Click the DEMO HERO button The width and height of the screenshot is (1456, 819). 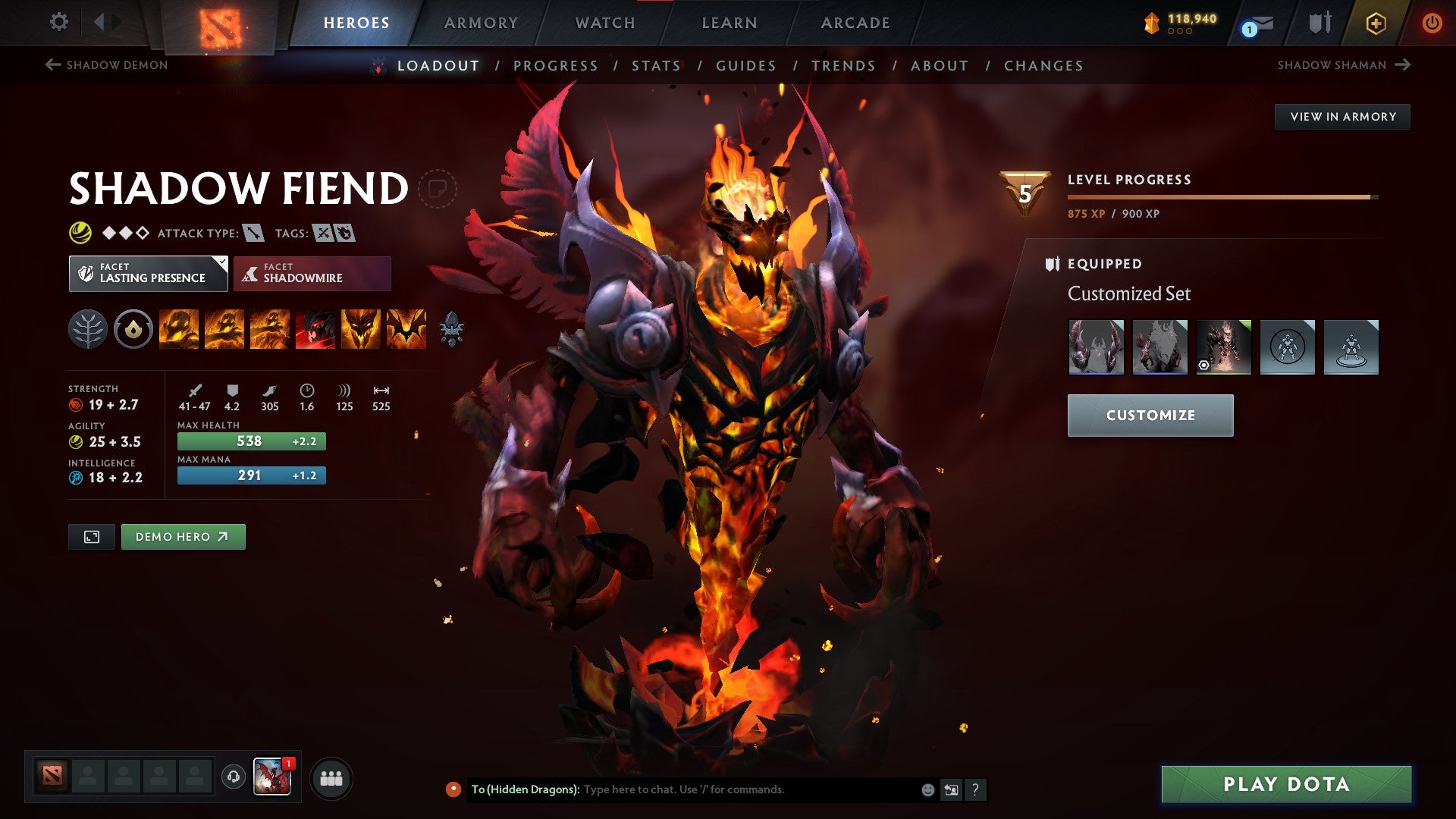pyautogui.click(x=183, y=536)
